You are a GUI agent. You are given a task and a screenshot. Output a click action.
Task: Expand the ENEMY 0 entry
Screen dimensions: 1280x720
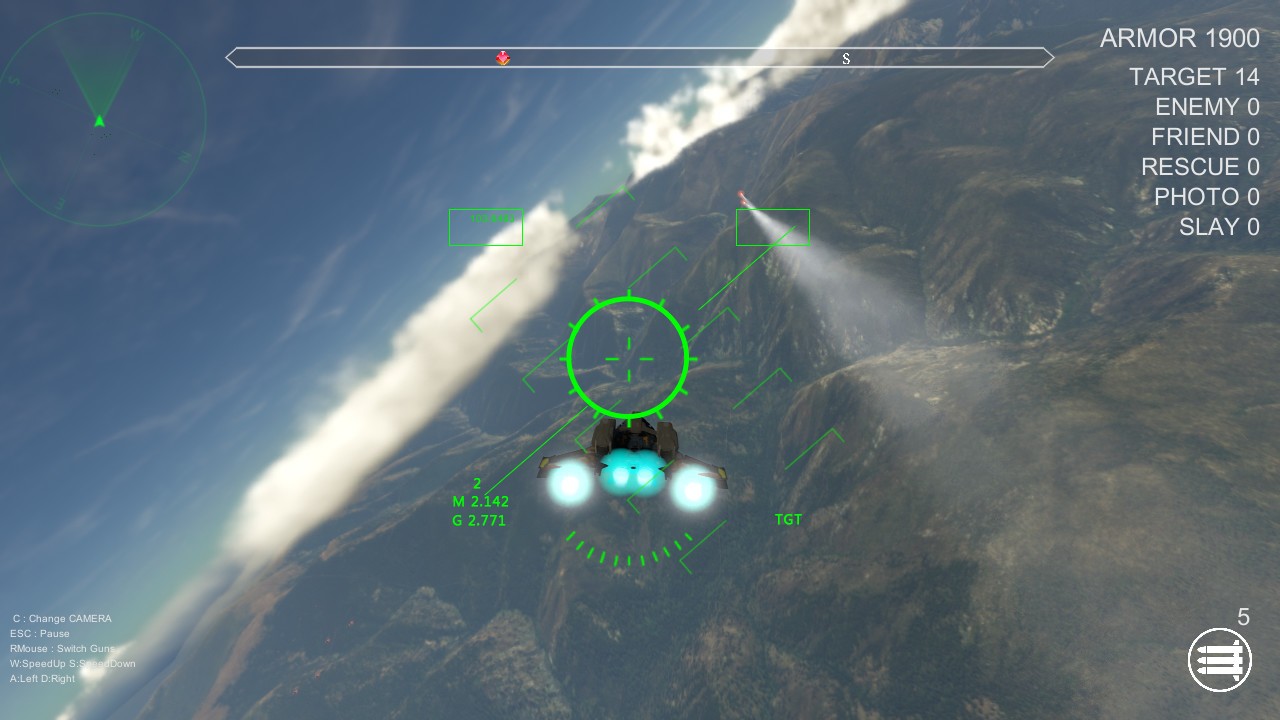[1206, 107]
